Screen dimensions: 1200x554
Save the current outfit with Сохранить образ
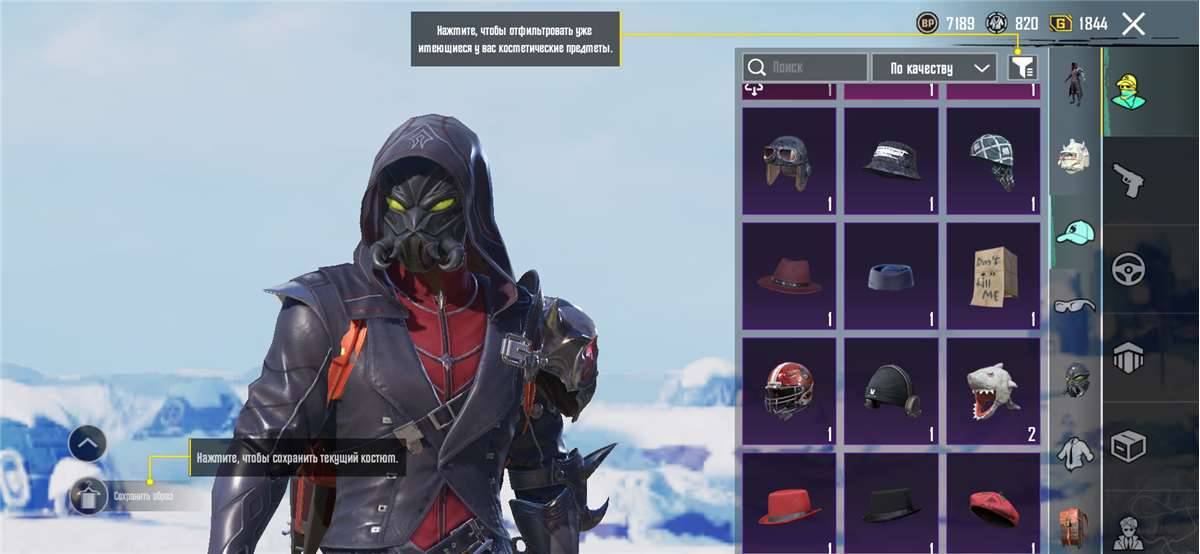tap(90, 495)
